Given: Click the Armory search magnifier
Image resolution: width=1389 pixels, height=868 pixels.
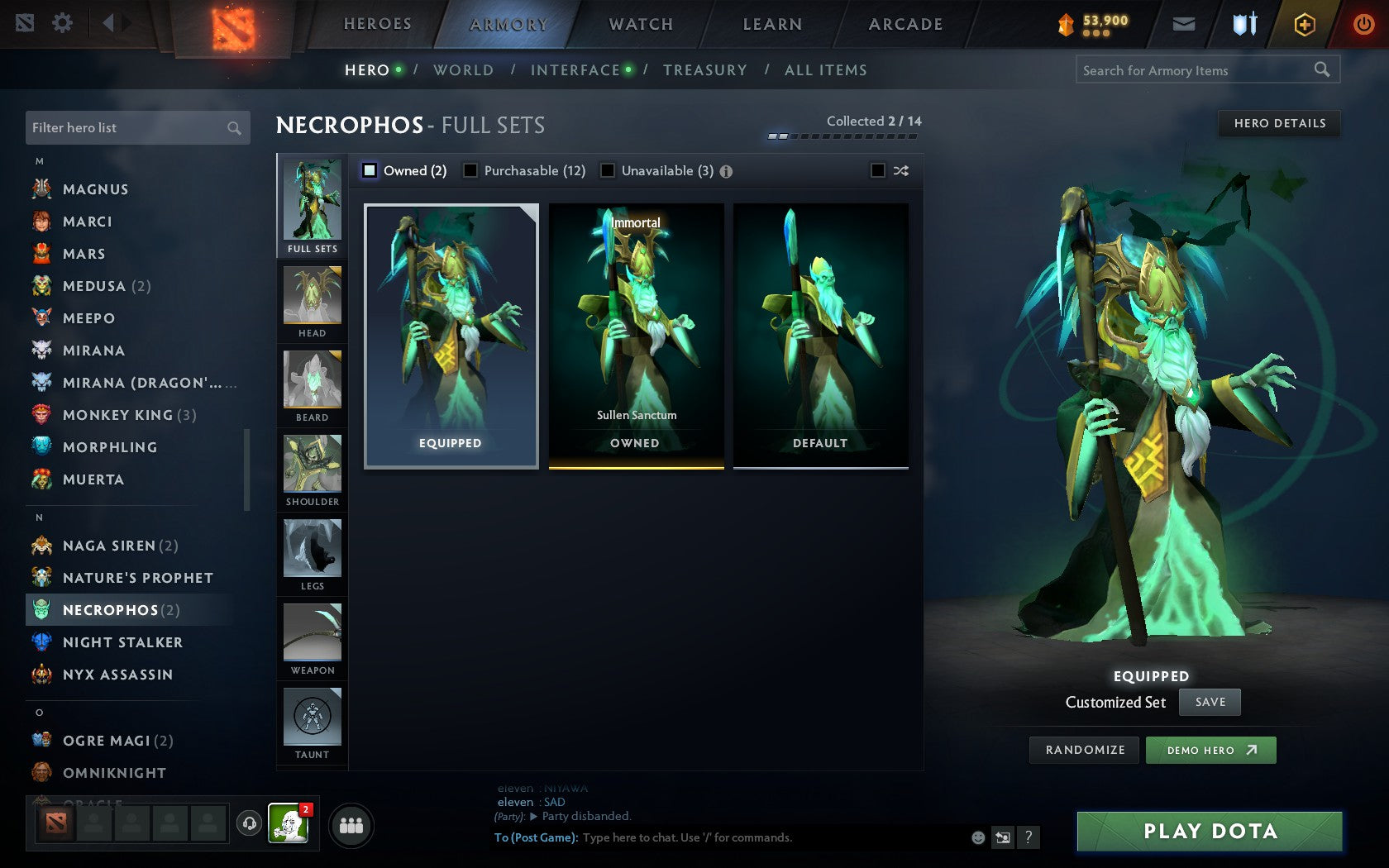Looking at the screenshot, I should pos(1321,70).
